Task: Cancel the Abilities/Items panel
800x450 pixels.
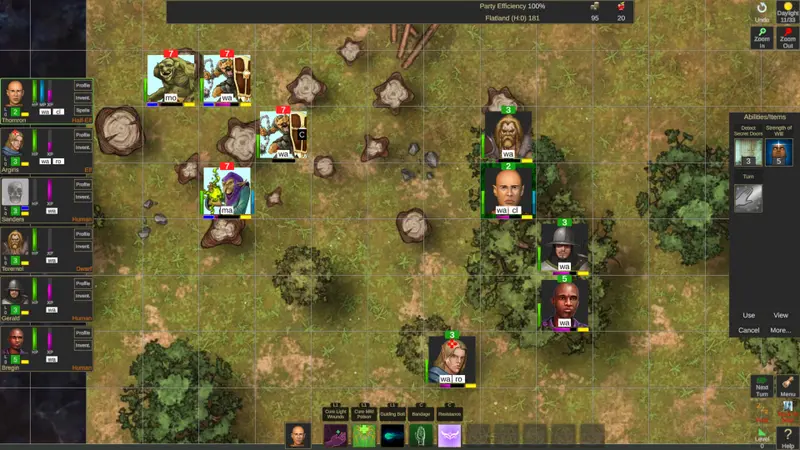Action: [749, 330]
